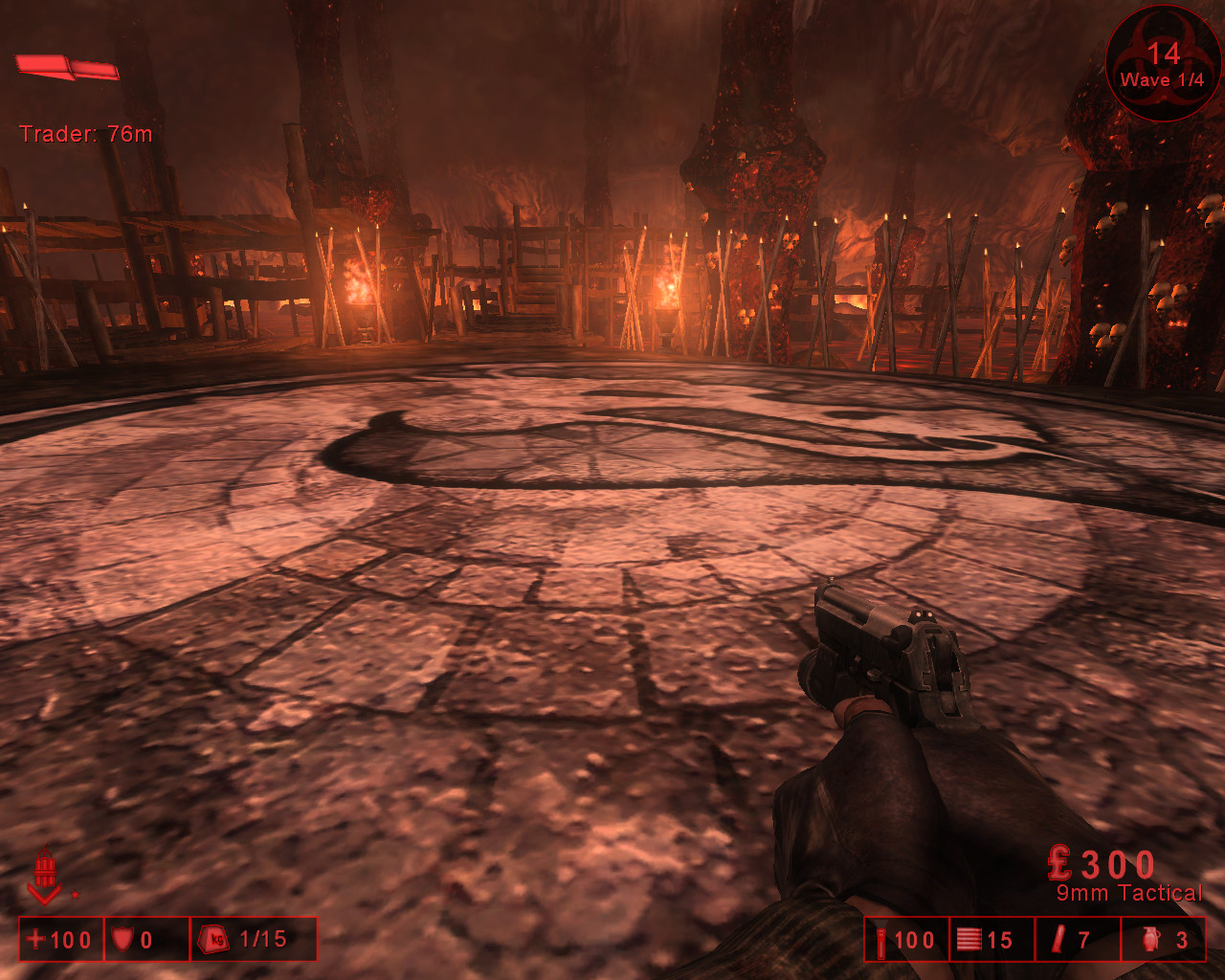The width and height of the screenshot is (1225, 980).
Task: Expand the trader distance indicator
Action: tap(86, 134)
